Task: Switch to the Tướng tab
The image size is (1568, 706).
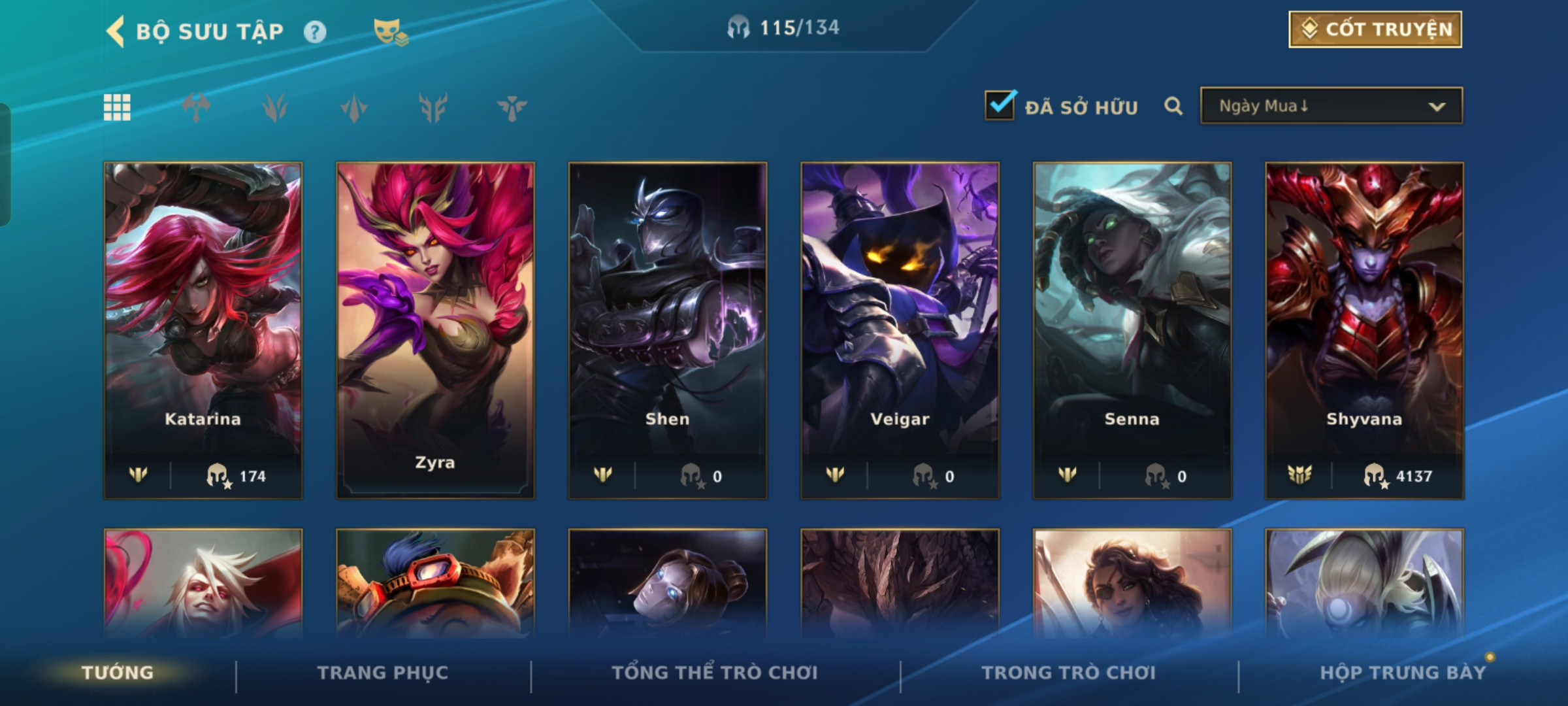Action: [118, 673]
